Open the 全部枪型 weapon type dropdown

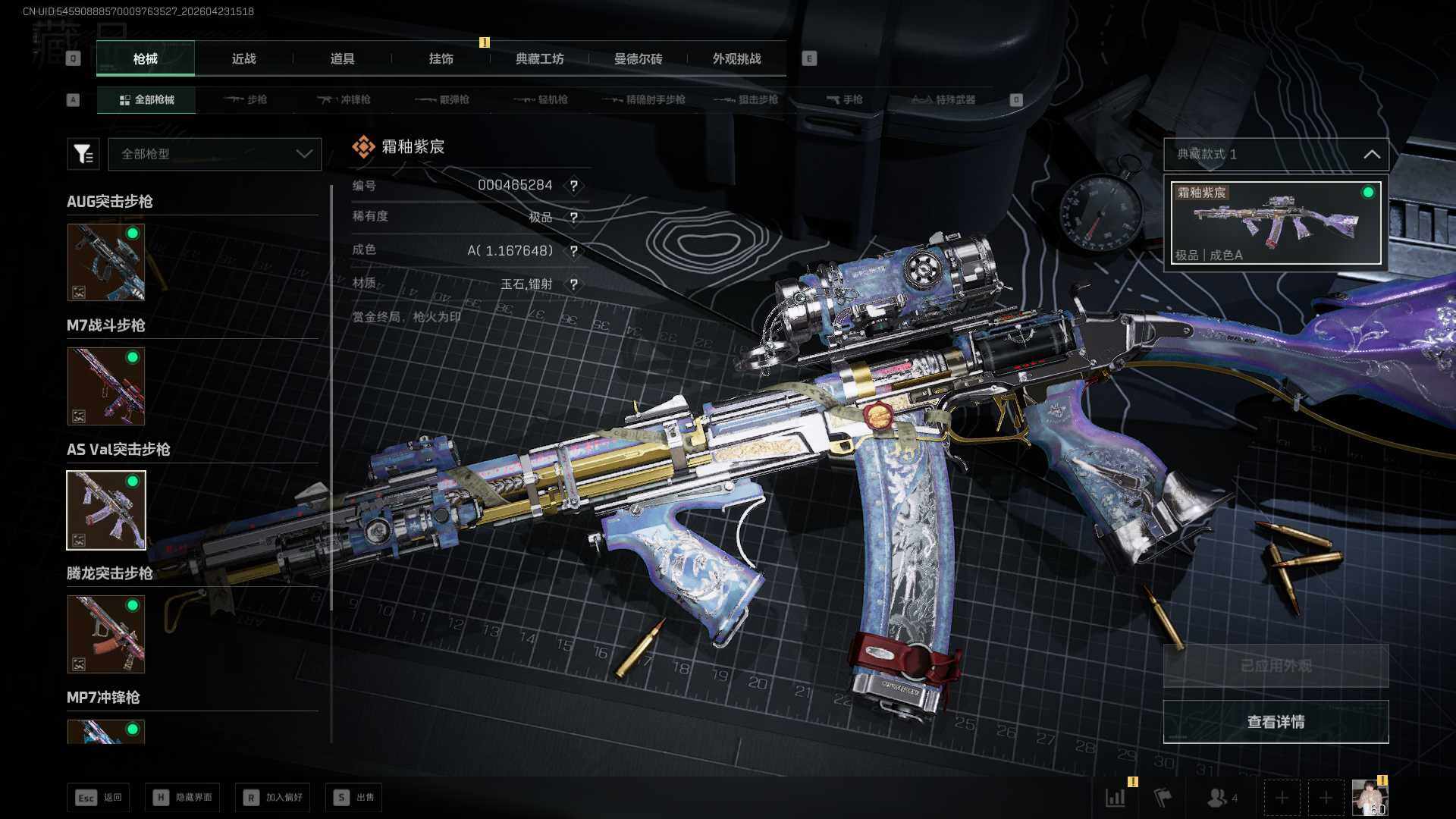click(x=215, y=154)
